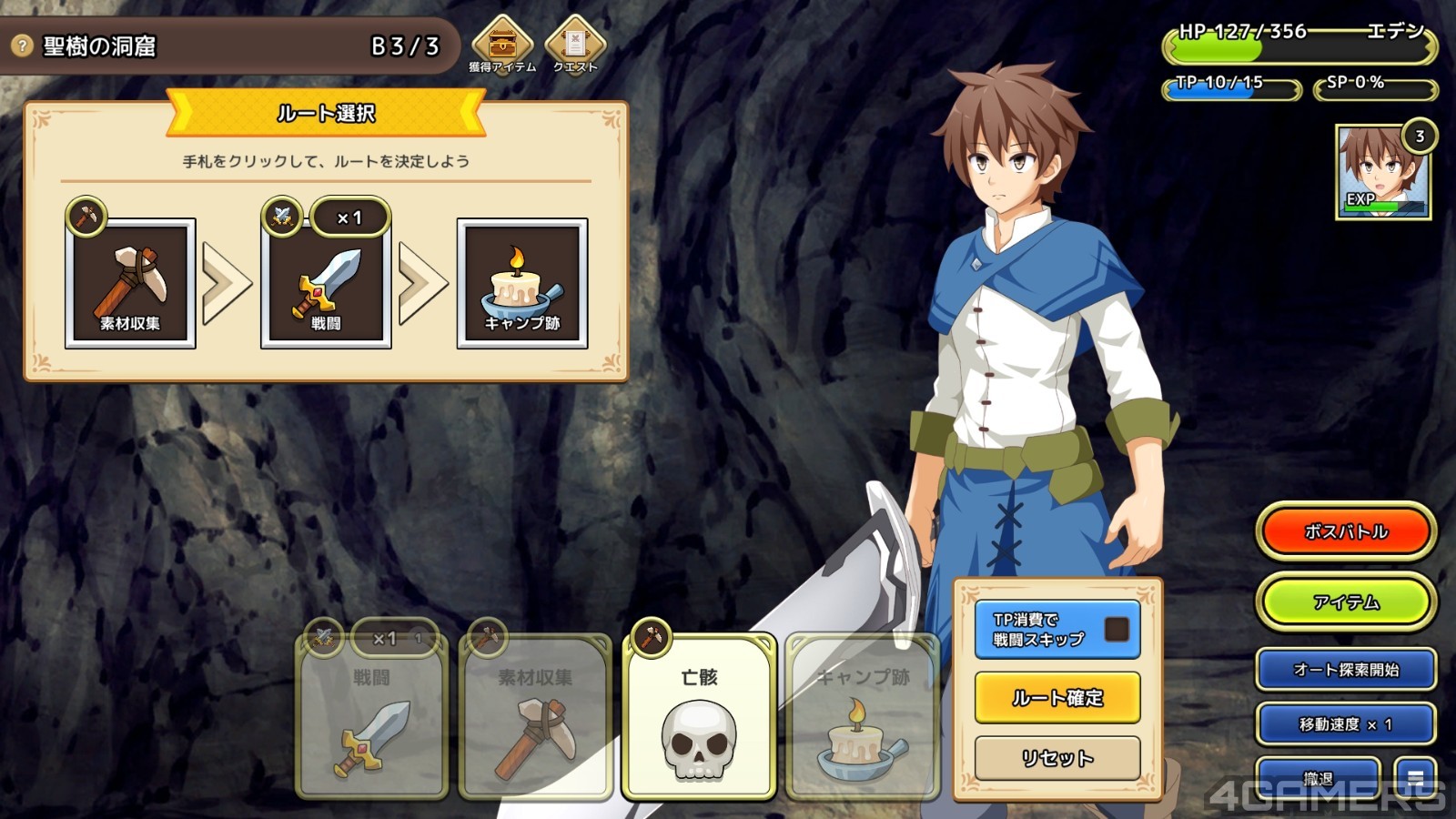Screen dimensions: 1456x819
Task: Open the hamburger menu button
Action: (x=1416, y=778)
